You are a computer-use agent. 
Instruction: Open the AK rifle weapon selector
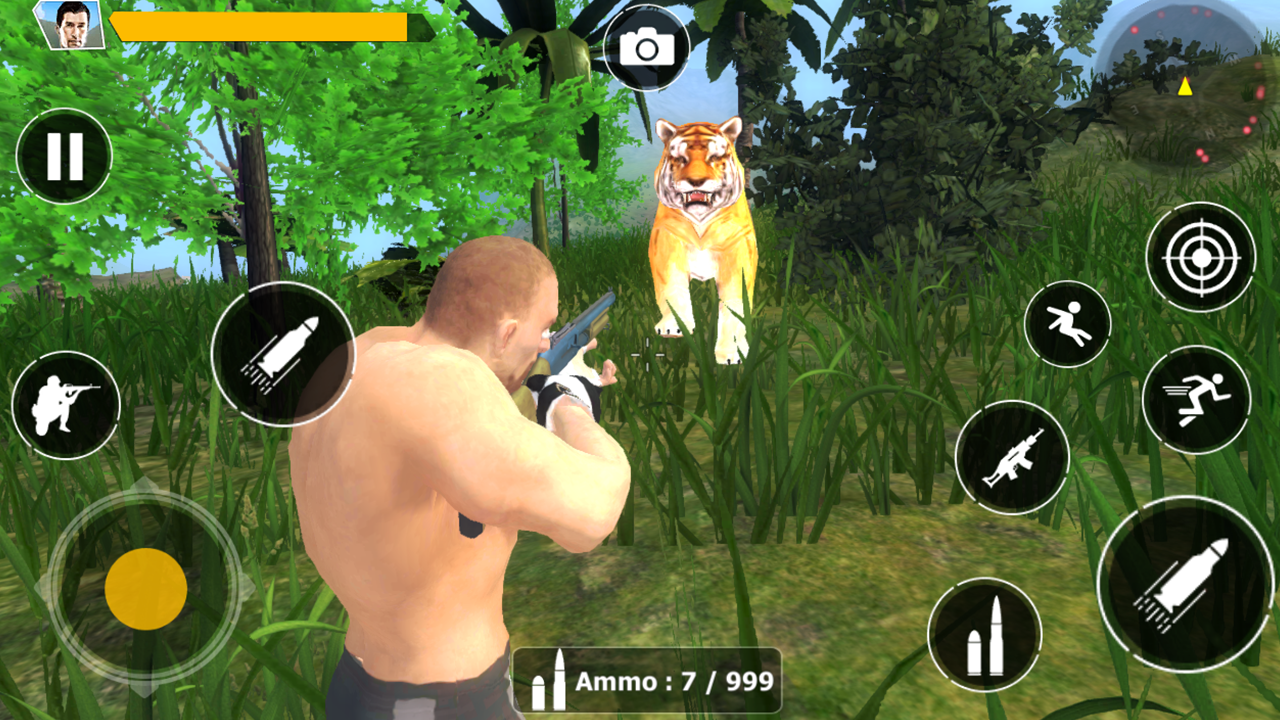(x=1016, y=458)
